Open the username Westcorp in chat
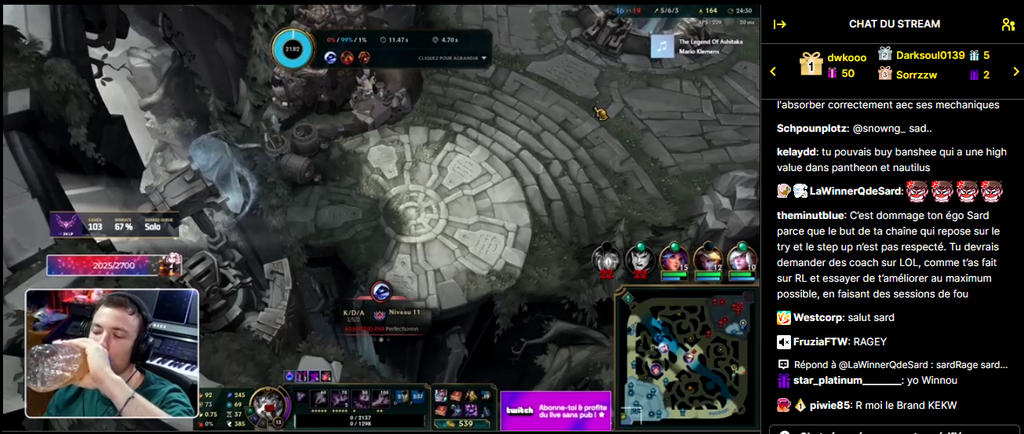The height and width of the screenshot is (434, 1024). 820,318
